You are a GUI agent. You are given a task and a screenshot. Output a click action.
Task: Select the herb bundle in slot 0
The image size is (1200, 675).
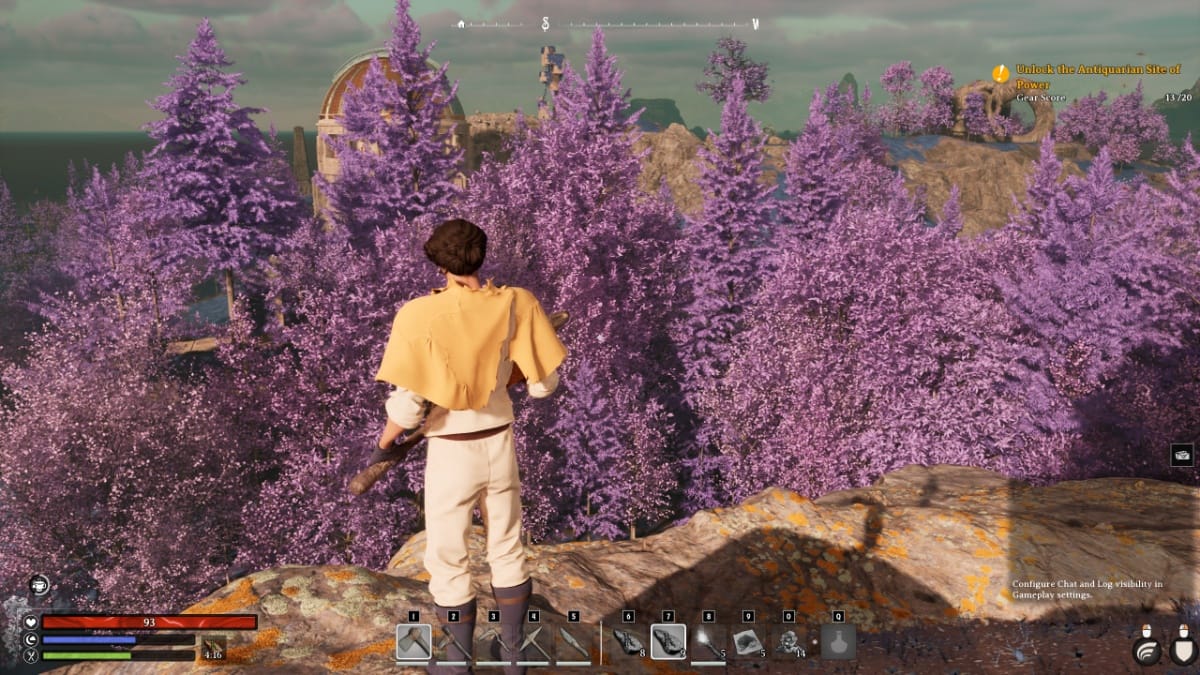pos(788,642)
